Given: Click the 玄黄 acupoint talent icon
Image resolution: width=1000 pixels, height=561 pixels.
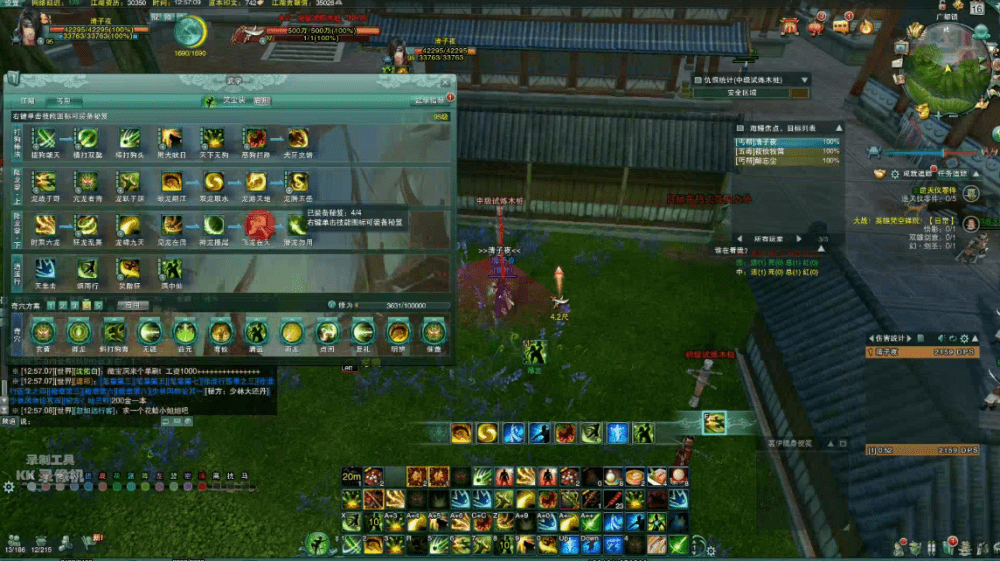Looking at the screenshot, I should [42, 332].
